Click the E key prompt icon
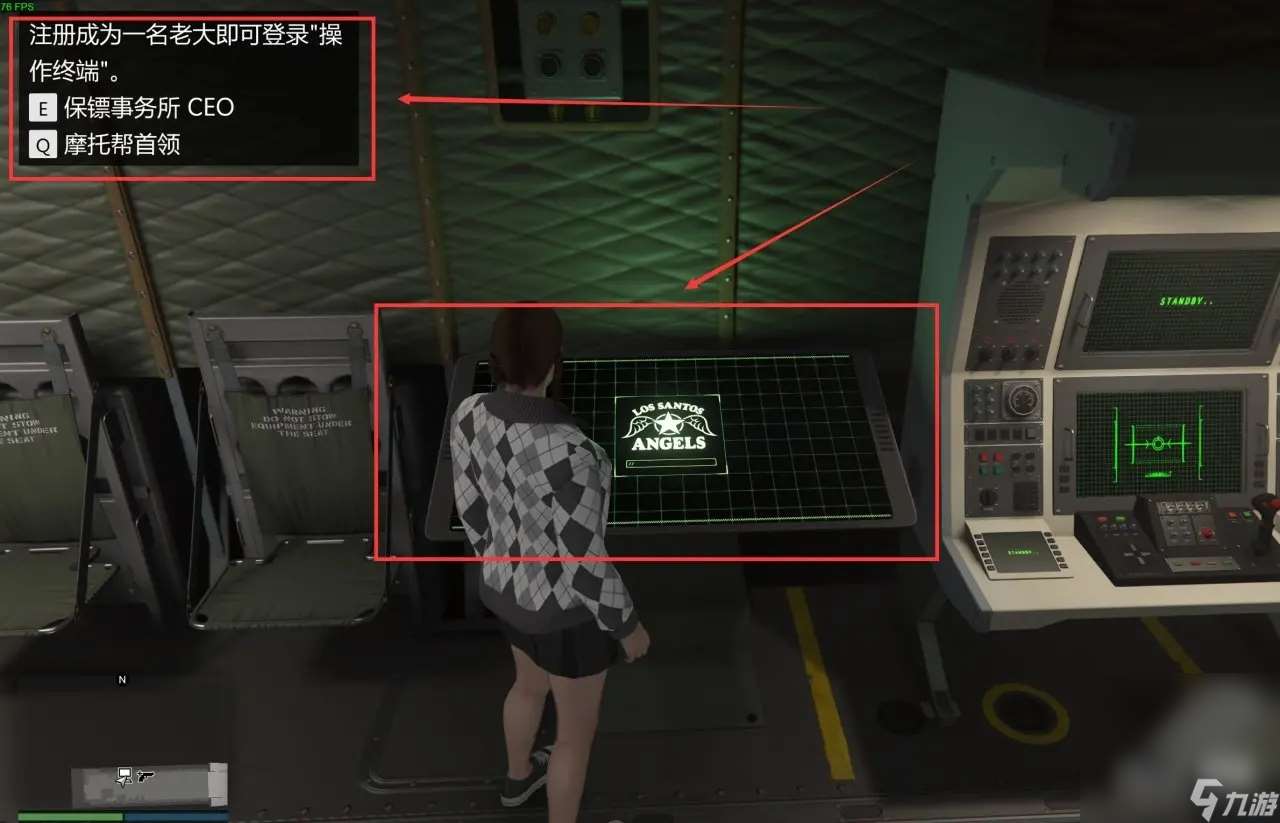 pos(42,107)
